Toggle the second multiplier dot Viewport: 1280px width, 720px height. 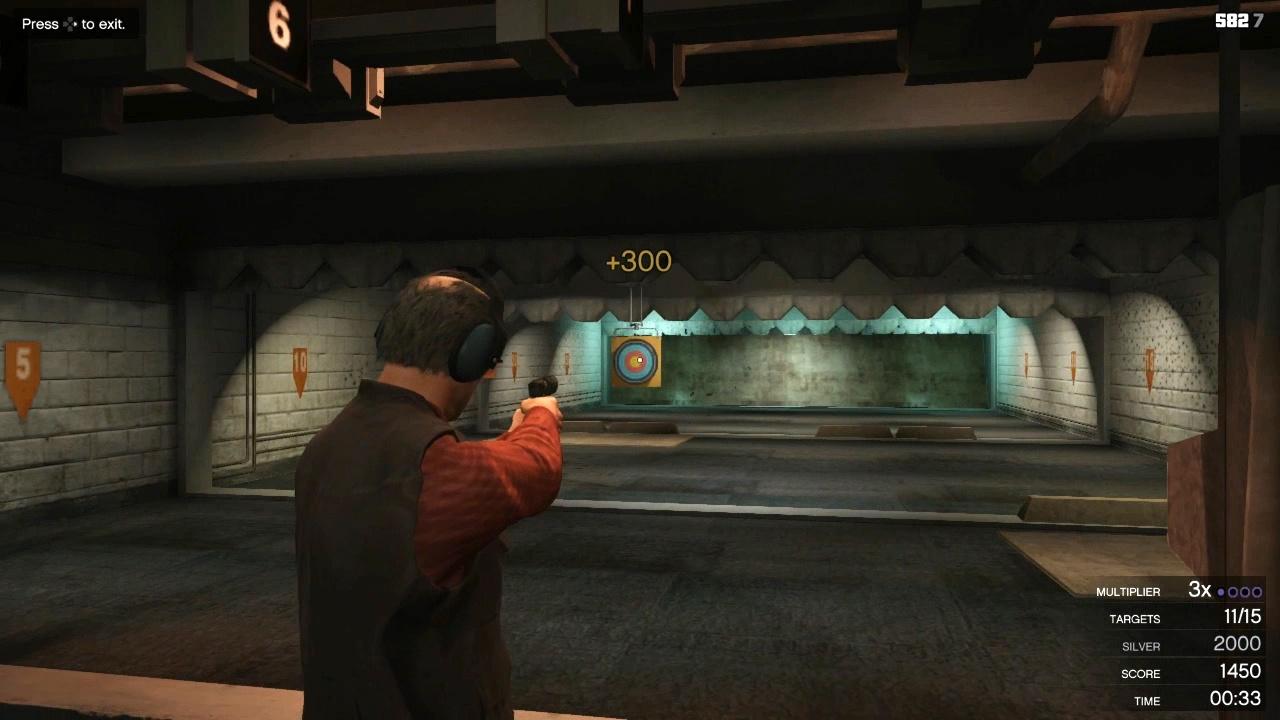click(1233, 591)
